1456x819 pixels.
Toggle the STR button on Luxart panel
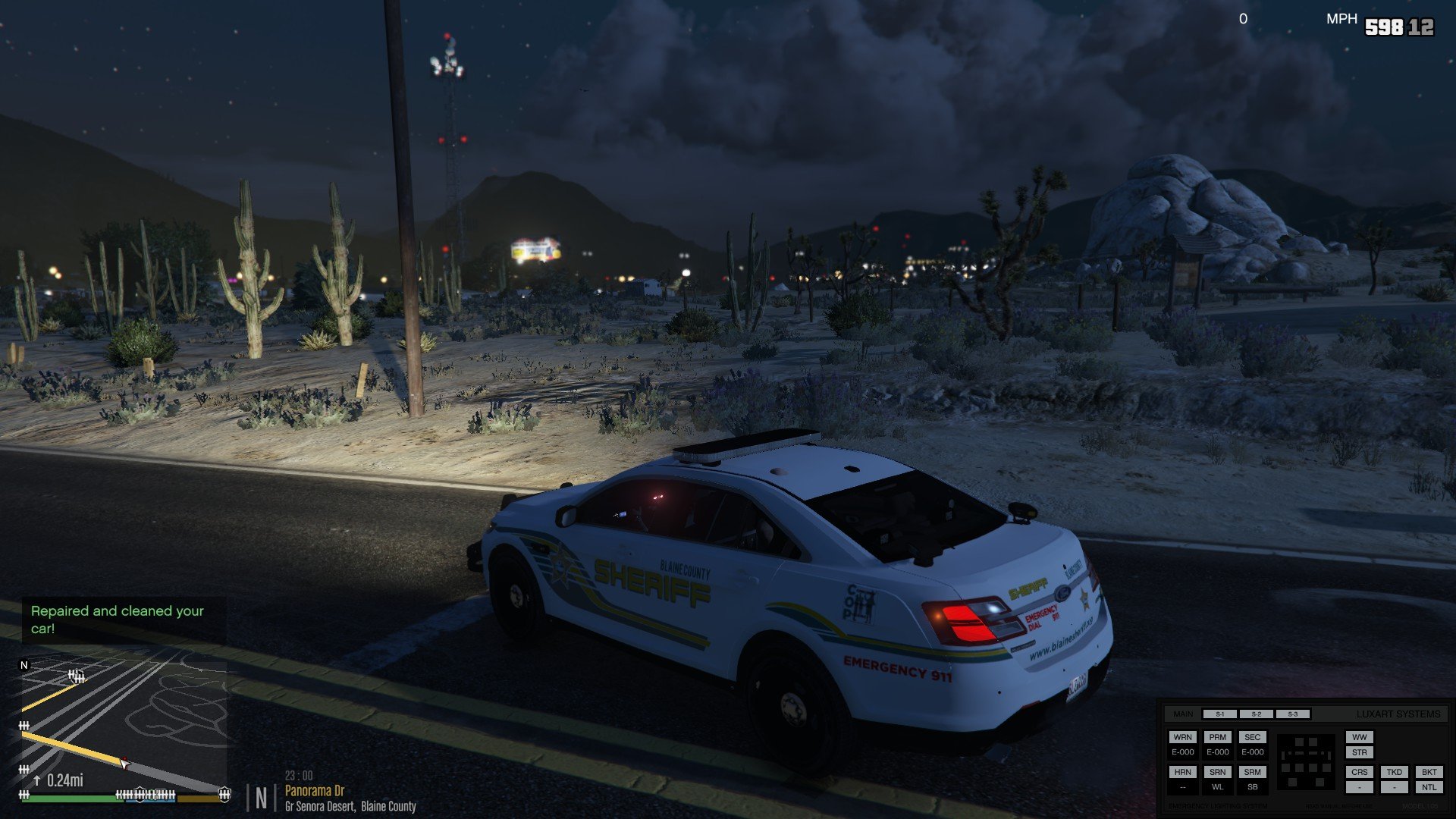click(x=1359, y=753)
